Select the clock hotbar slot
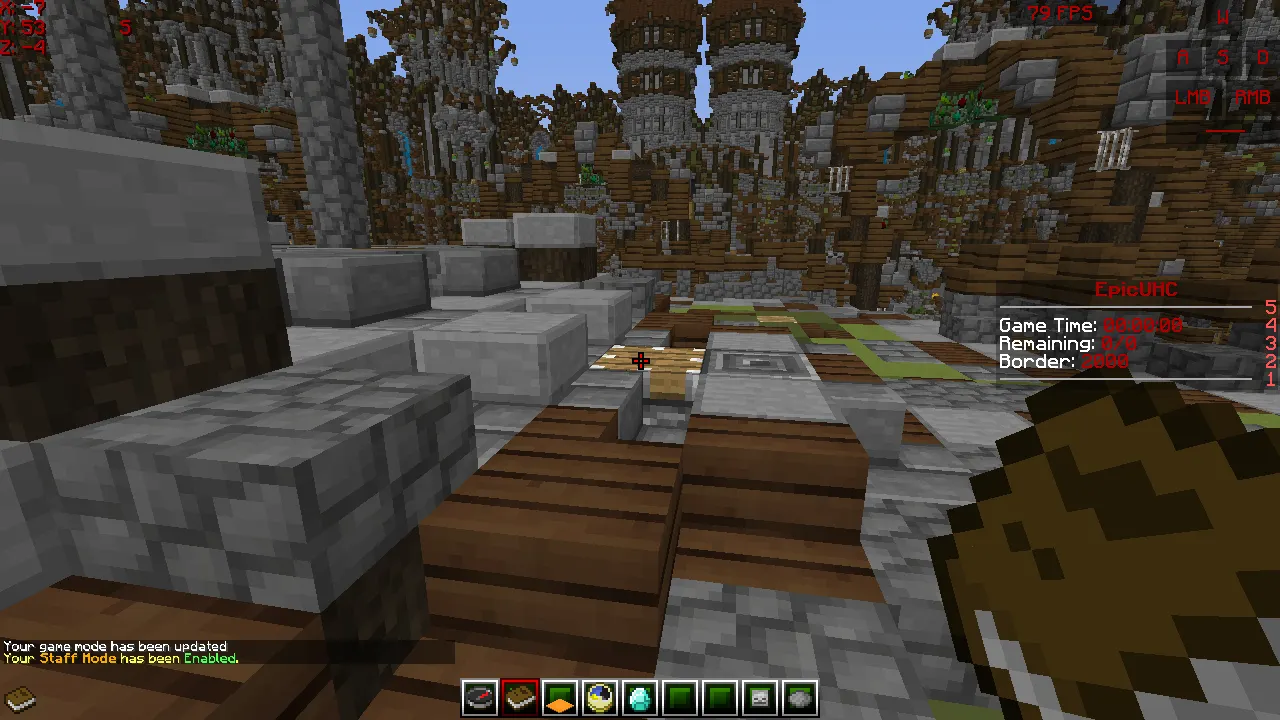This screenshot has width=1280, height=720. coord(600,698)
